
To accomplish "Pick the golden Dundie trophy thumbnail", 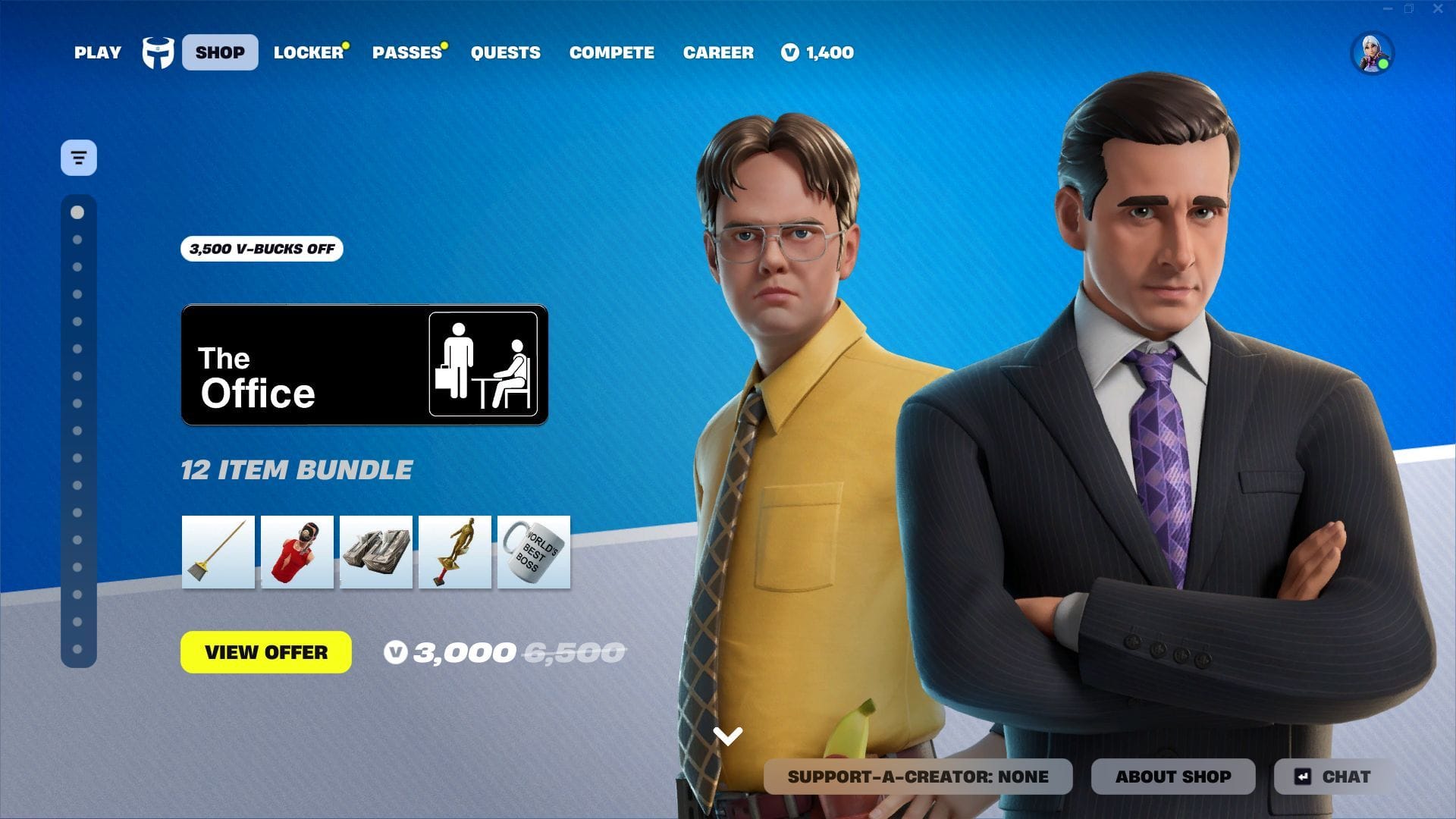I will pyautogui.click(x=455, y=552).
